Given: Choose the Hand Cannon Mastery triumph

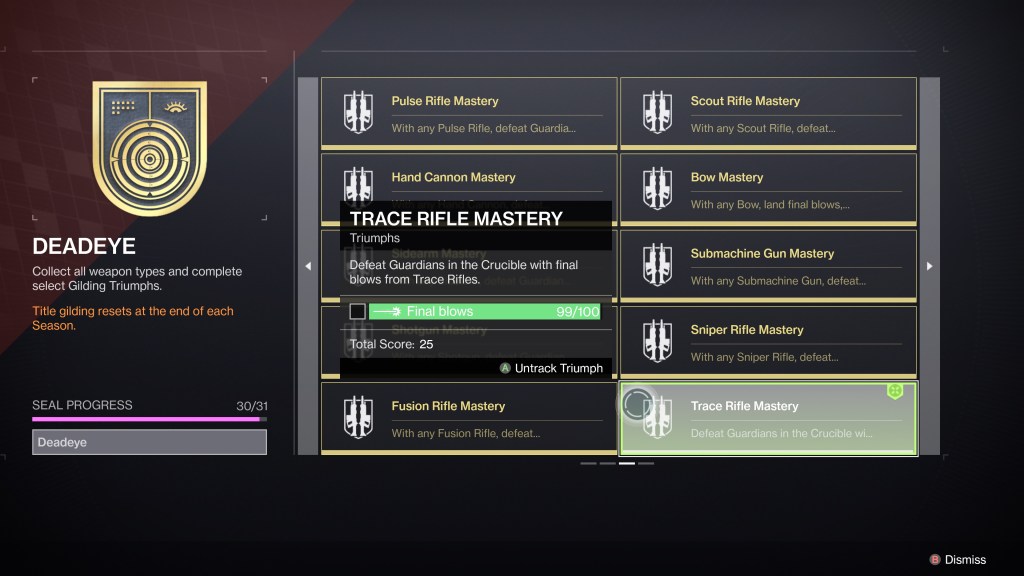Looking at the screenshot, I should [x=468, y=178].
